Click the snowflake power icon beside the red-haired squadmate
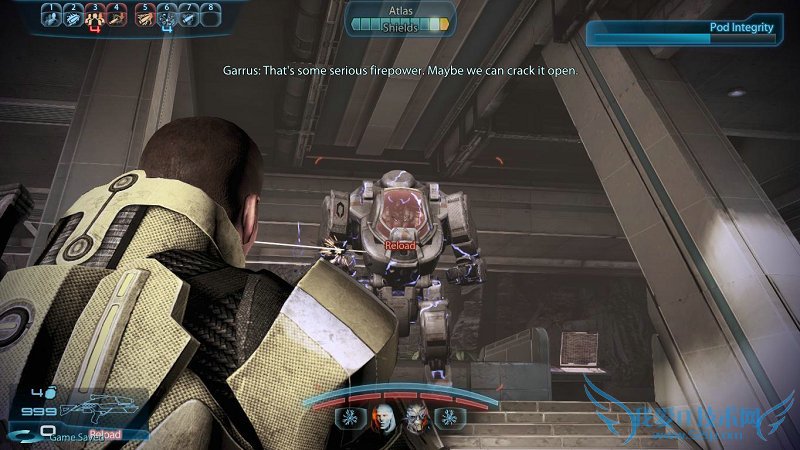The width and height of the screenshot is (800, 450). point(352,417)
